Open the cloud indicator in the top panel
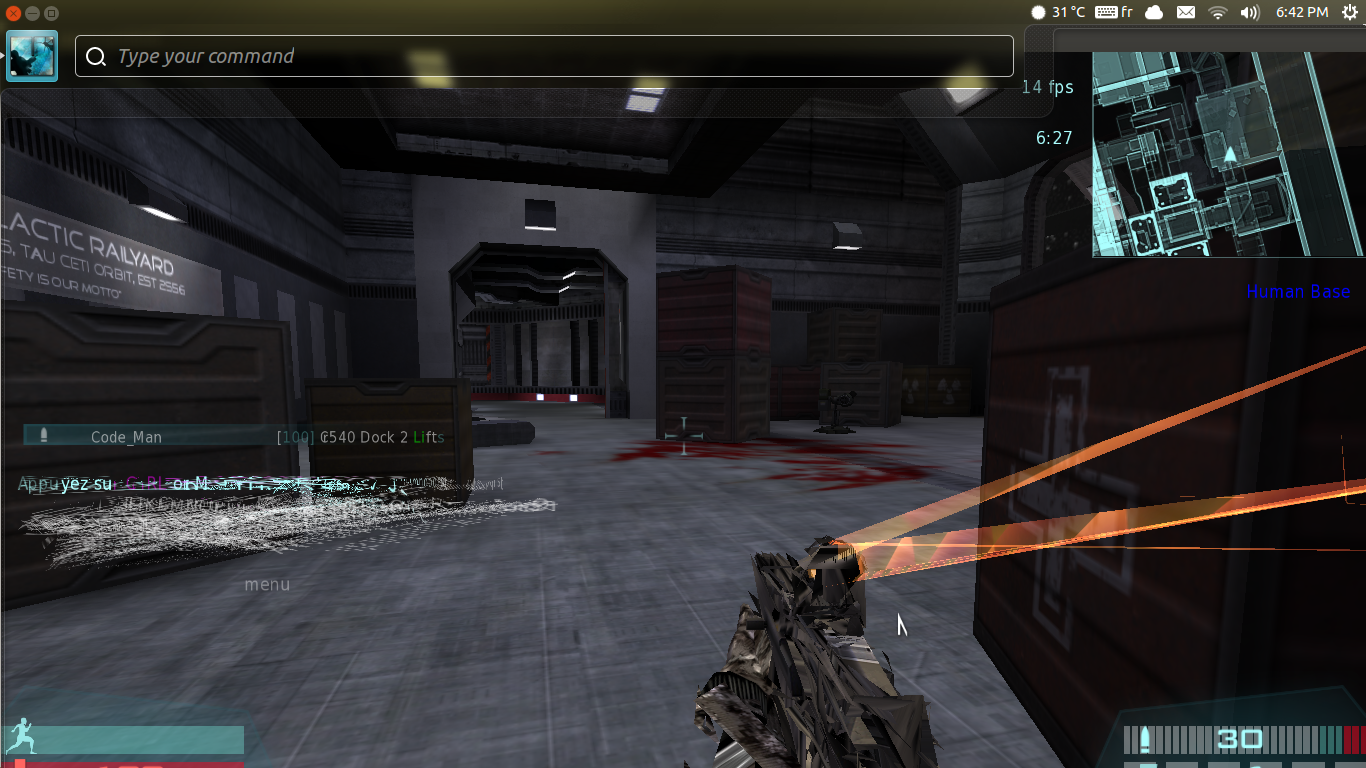The height and width of the screenshot is (768, 1366). coord(1154,12)
